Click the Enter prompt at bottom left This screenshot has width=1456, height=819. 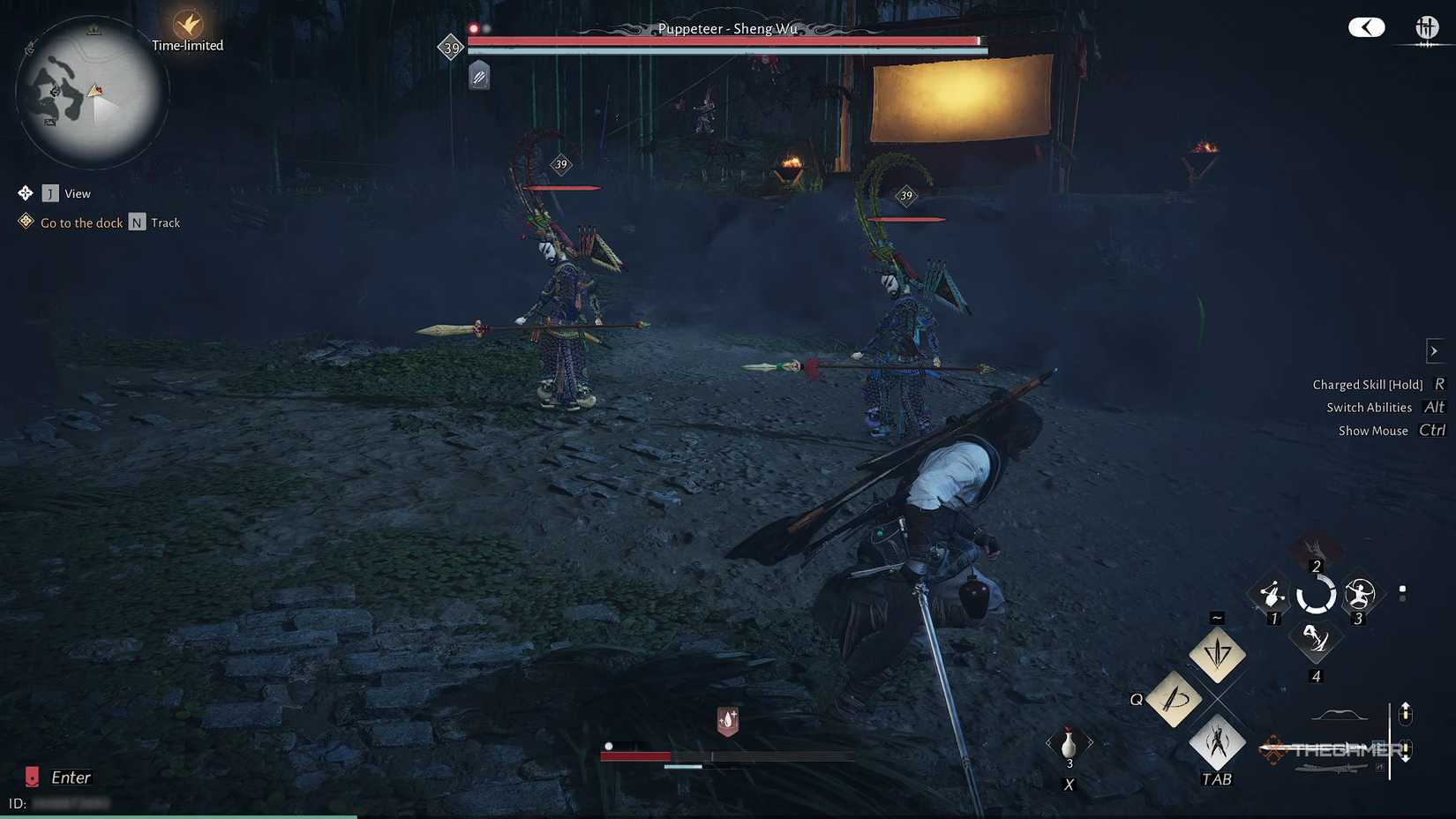pyautogui.click(x=70, y=777)
